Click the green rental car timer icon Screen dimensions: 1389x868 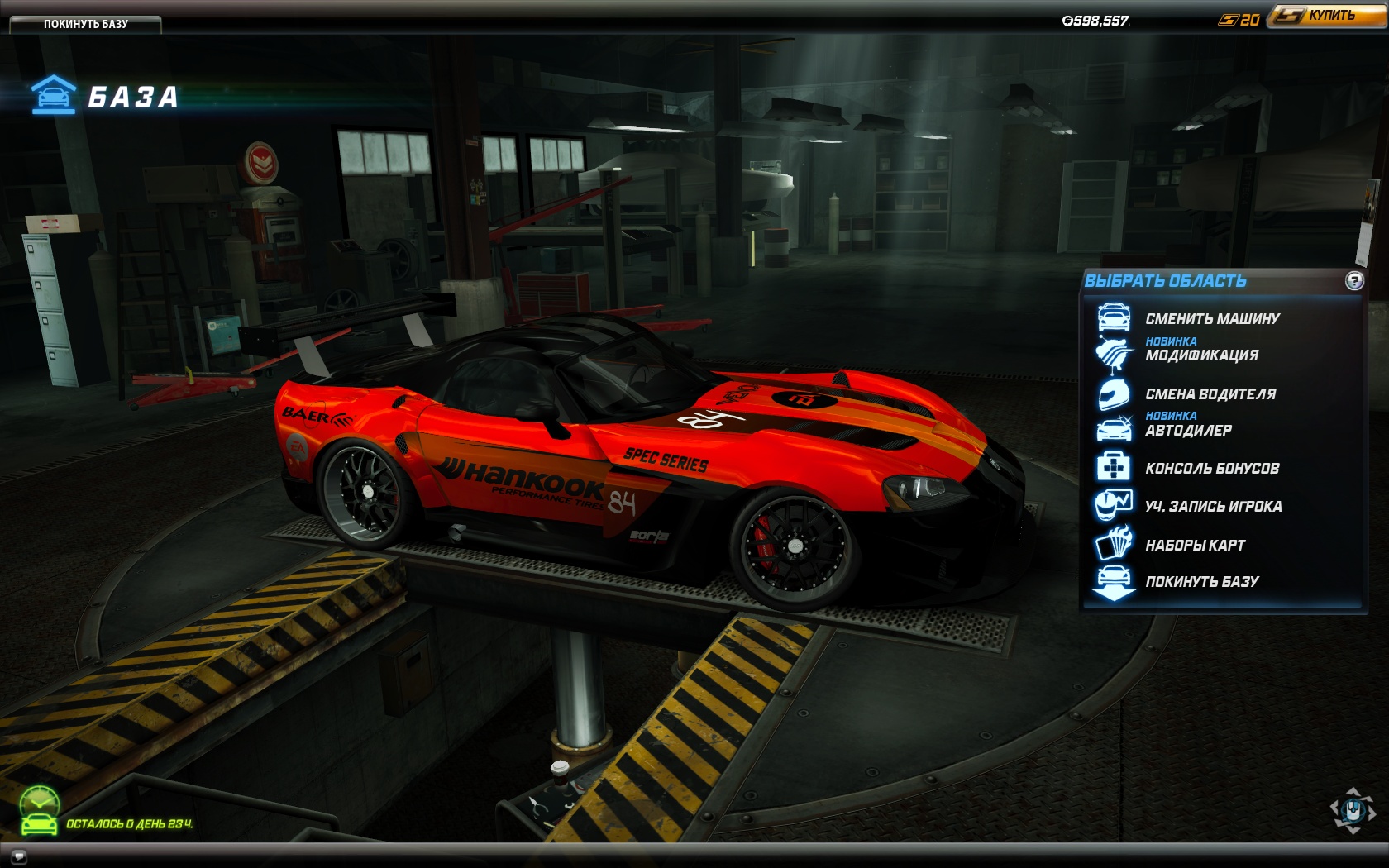[x=39, y=812]
